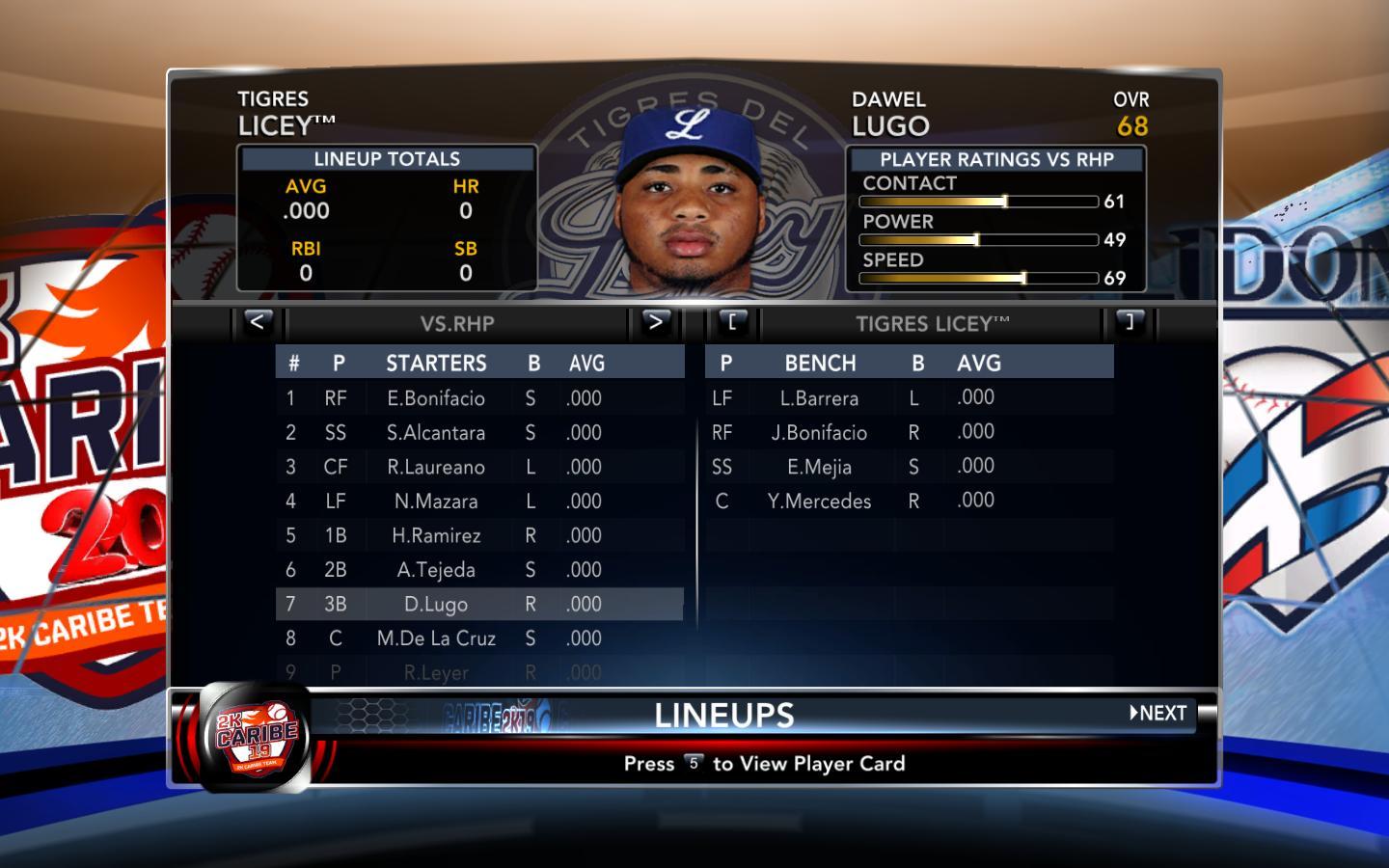Pick bench catcher Y.Mercedes

coord(819,502)
